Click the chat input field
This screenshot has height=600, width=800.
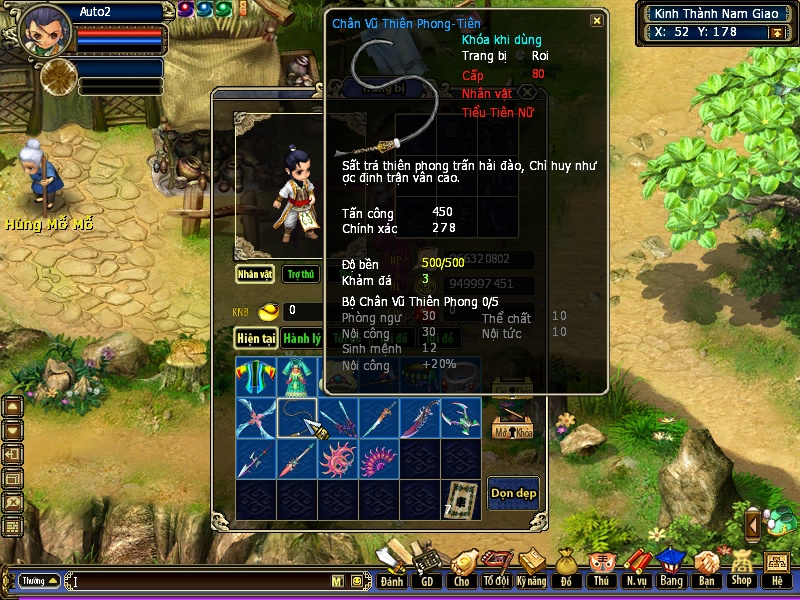click(200, 581)
